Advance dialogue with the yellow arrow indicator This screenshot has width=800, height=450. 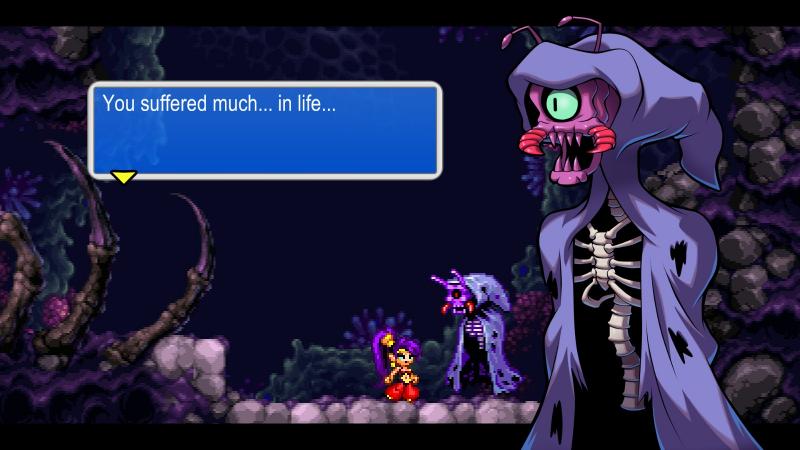tap(123, 178)
